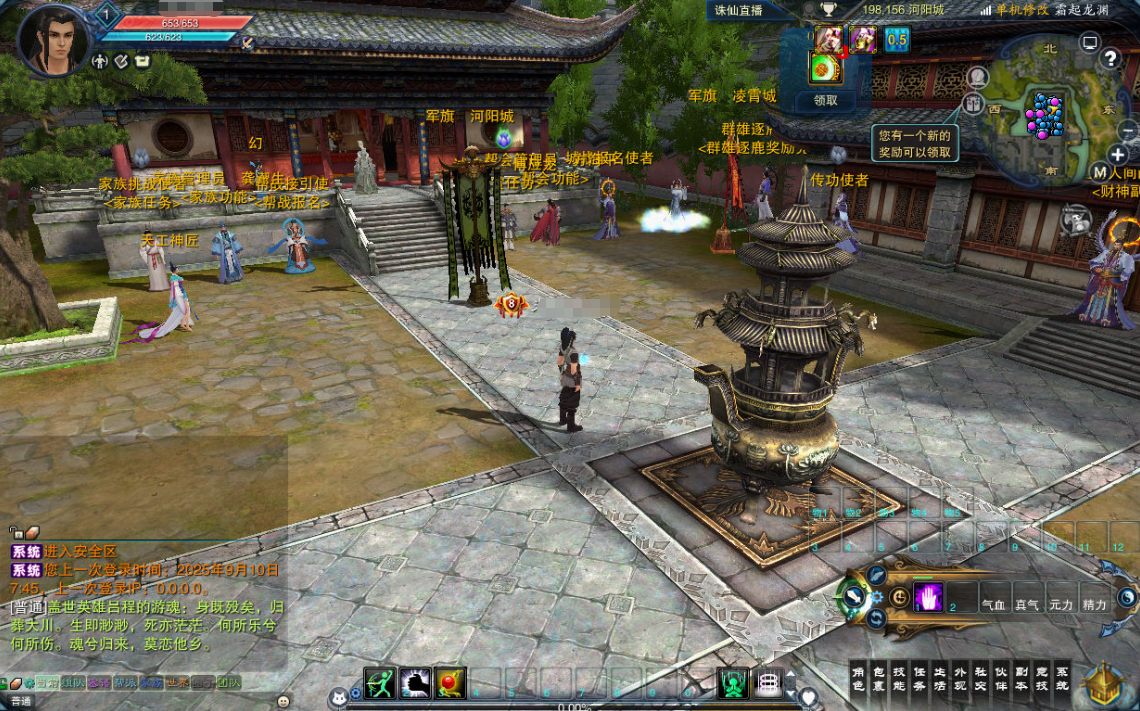Activate the purple hand skill
Screen dimensions: 1140x711
tap(928, 597)
